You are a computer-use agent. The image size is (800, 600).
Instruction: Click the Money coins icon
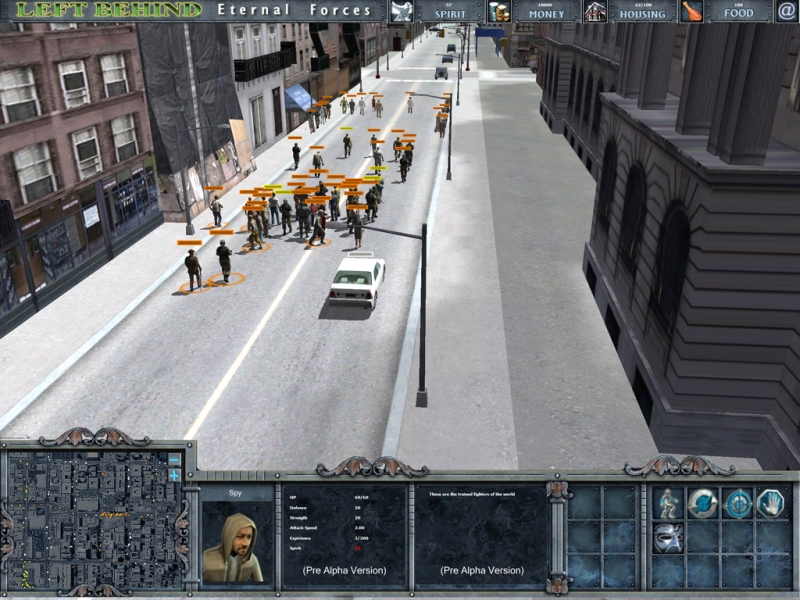(498, 11)
